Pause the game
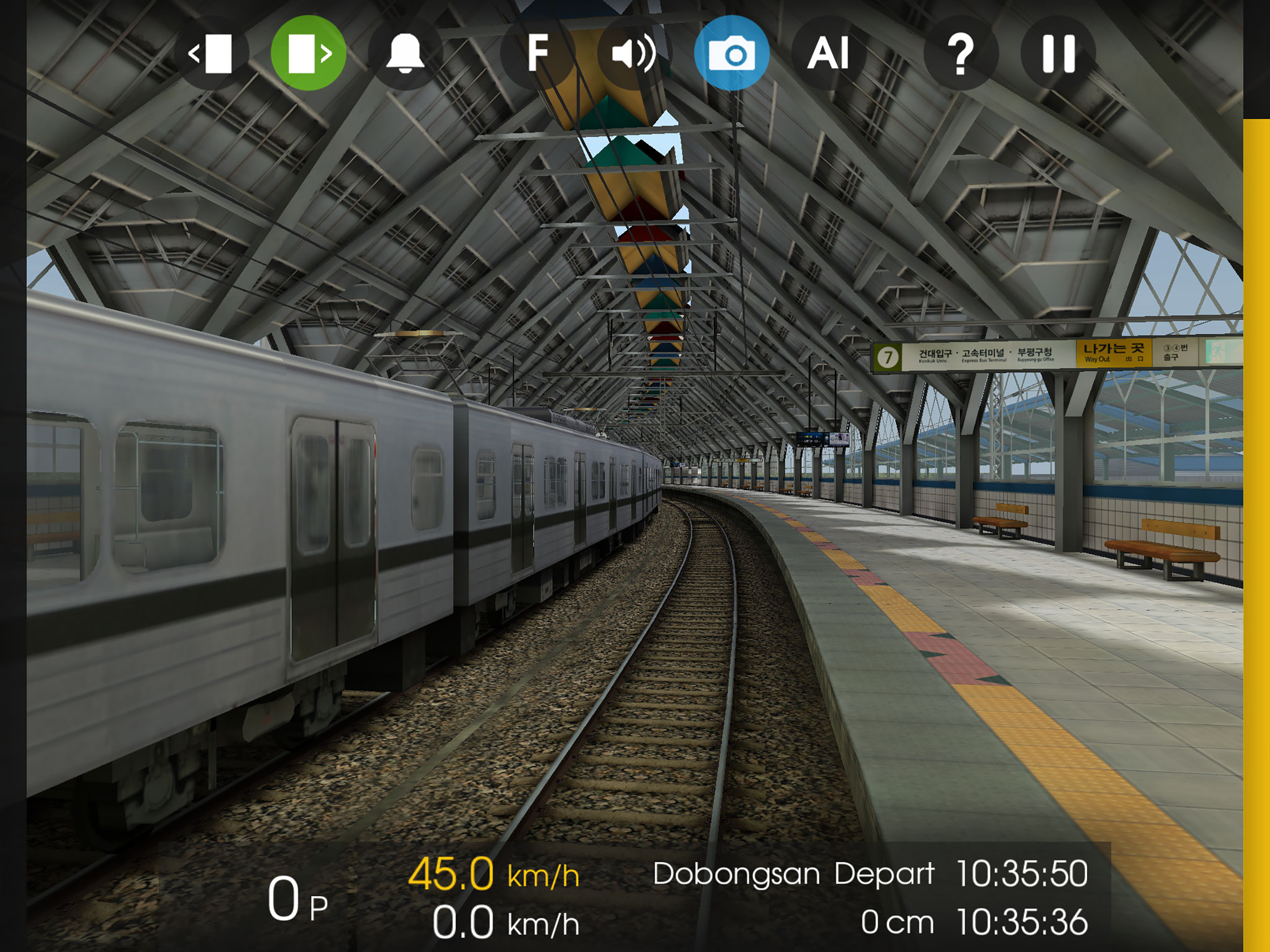The image size is (1270, 952). (x=1058, y=53)
